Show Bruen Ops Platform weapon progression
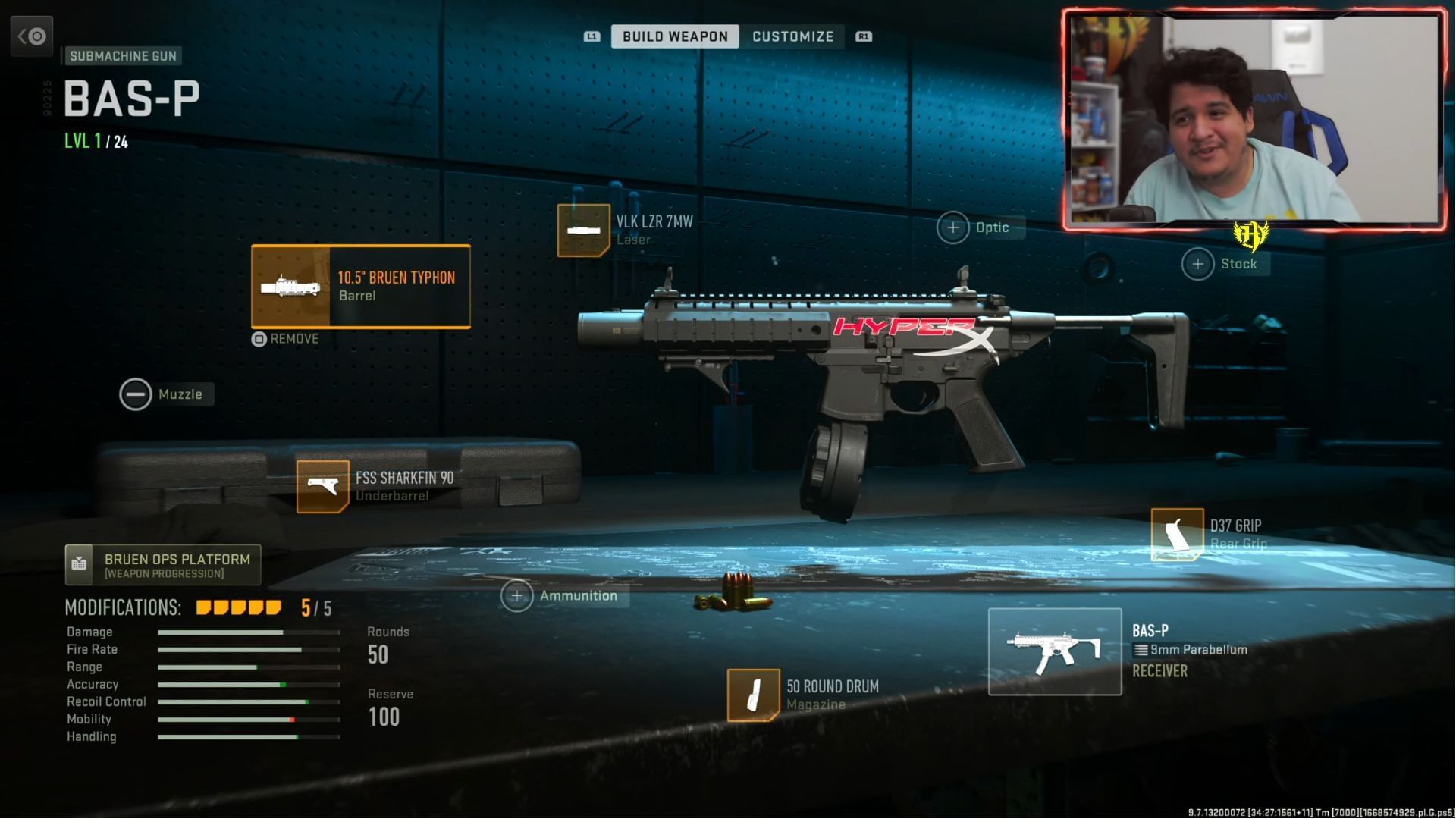The height and width of the screenshot is (819, 1456). pos(163,565)
